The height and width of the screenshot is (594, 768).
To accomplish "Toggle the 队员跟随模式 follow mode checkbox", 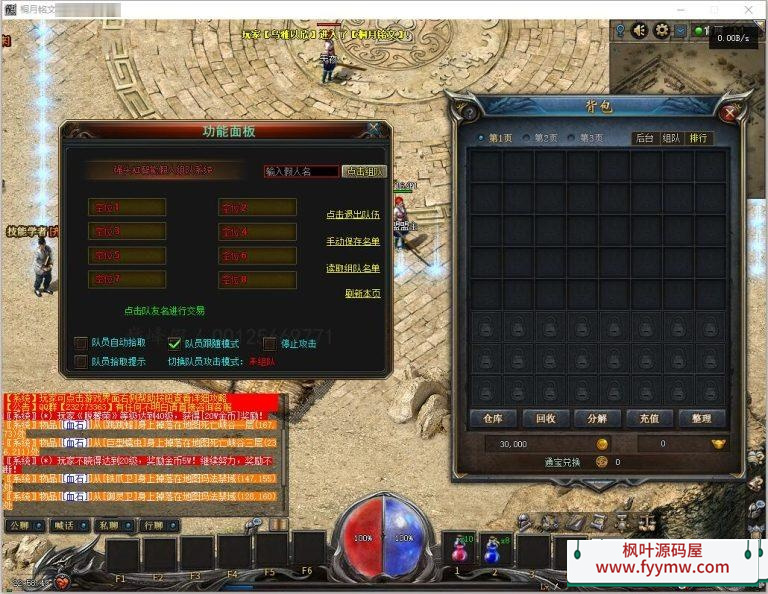I will 174,343.
